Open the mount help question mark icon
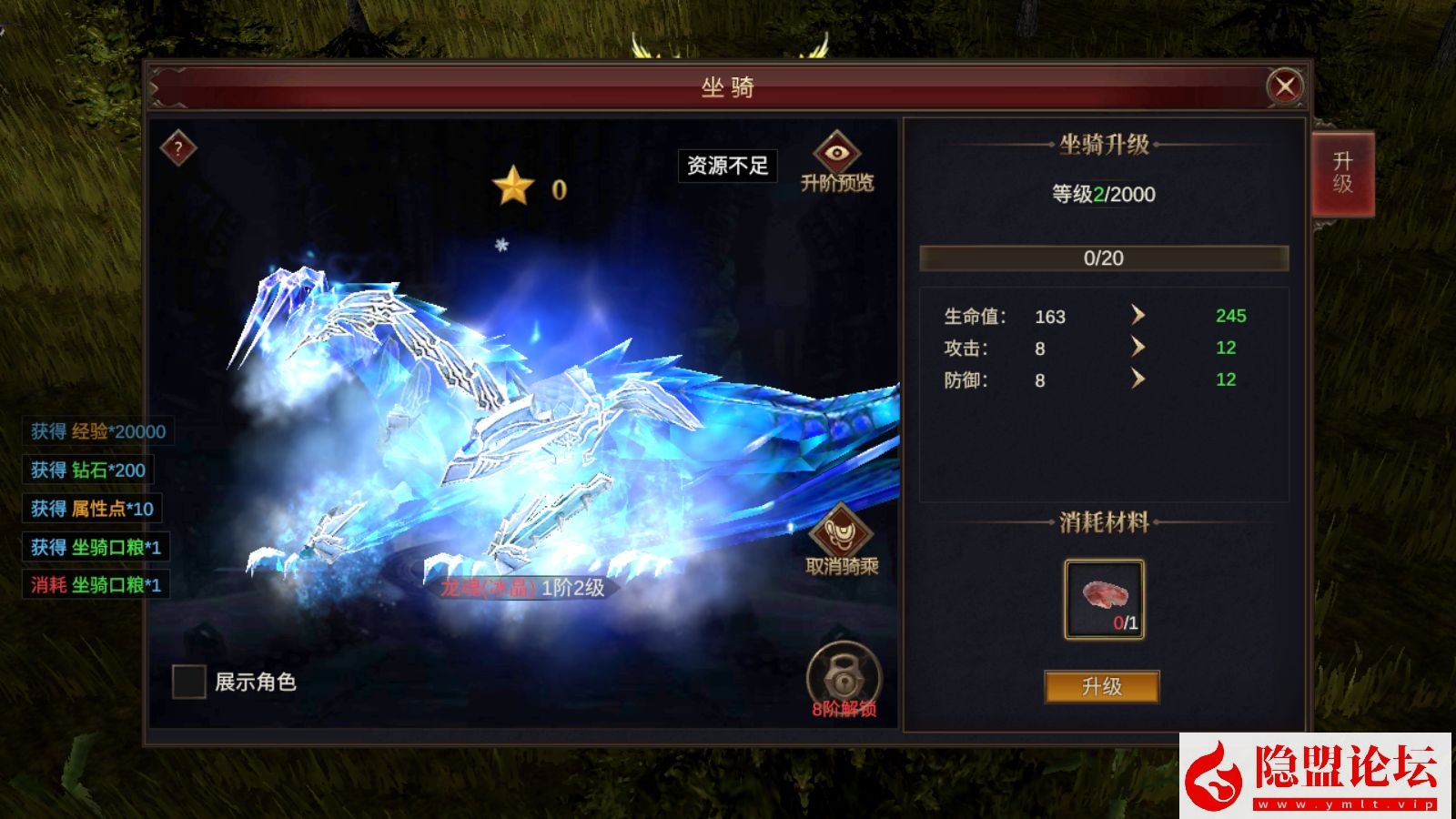This screenshot has width=1456, height=819. click(x=178, y=147)
